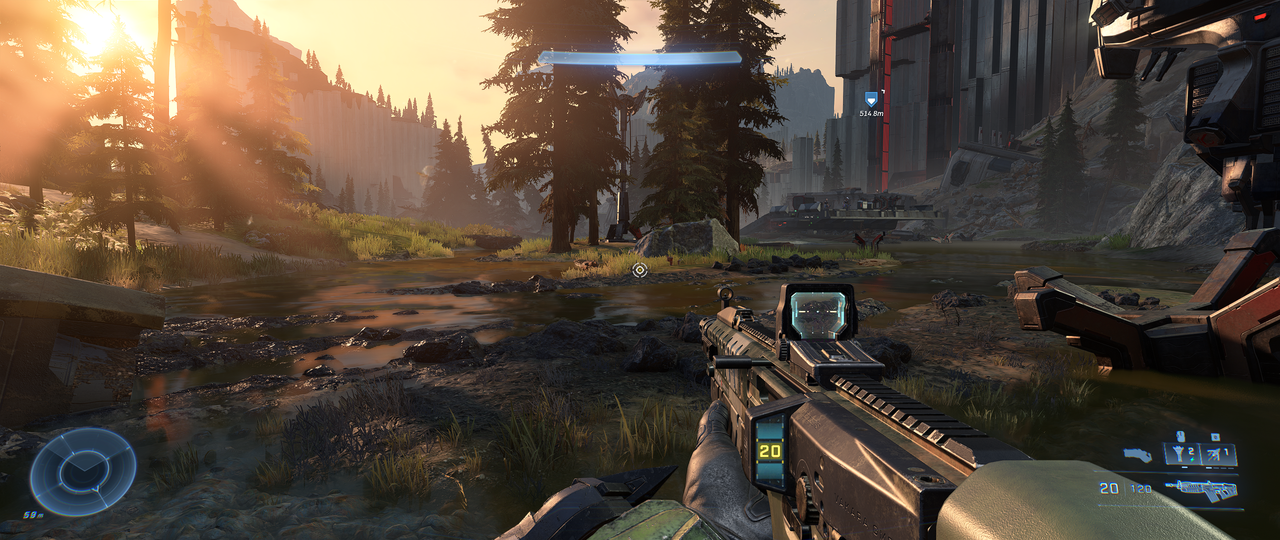Select the grenade slot with count 2
This screenshot has height=540, width=1280.
1181,455
